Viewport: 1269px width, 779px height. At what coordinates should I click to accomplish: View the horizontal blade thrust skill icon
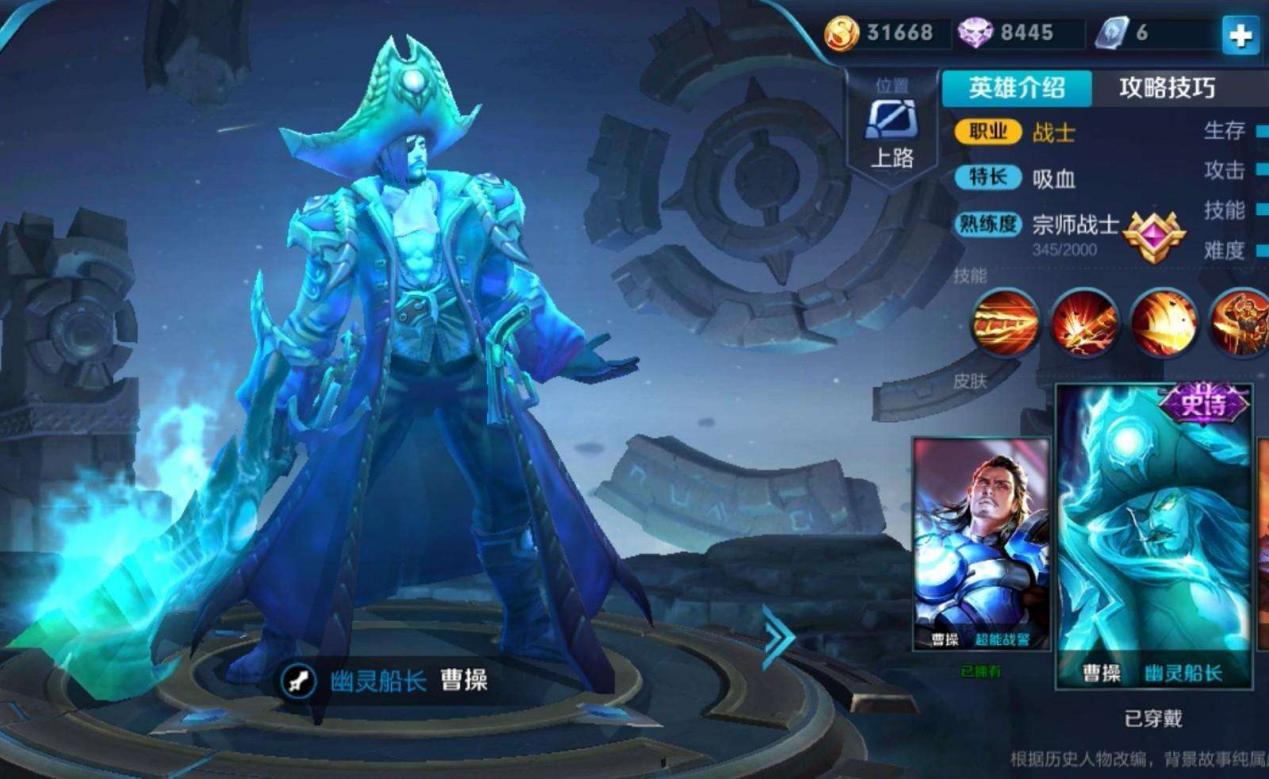pos(1005,323)
